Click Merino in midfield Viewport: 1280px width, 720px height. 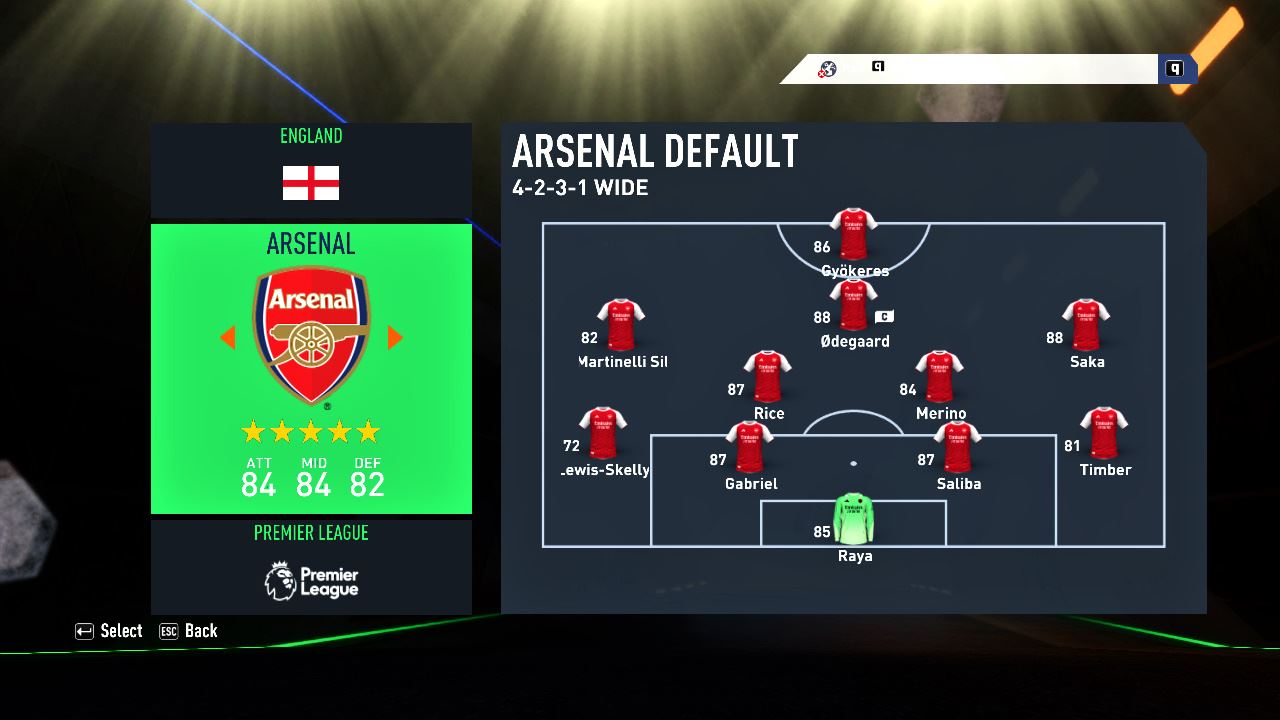point(939,378)
